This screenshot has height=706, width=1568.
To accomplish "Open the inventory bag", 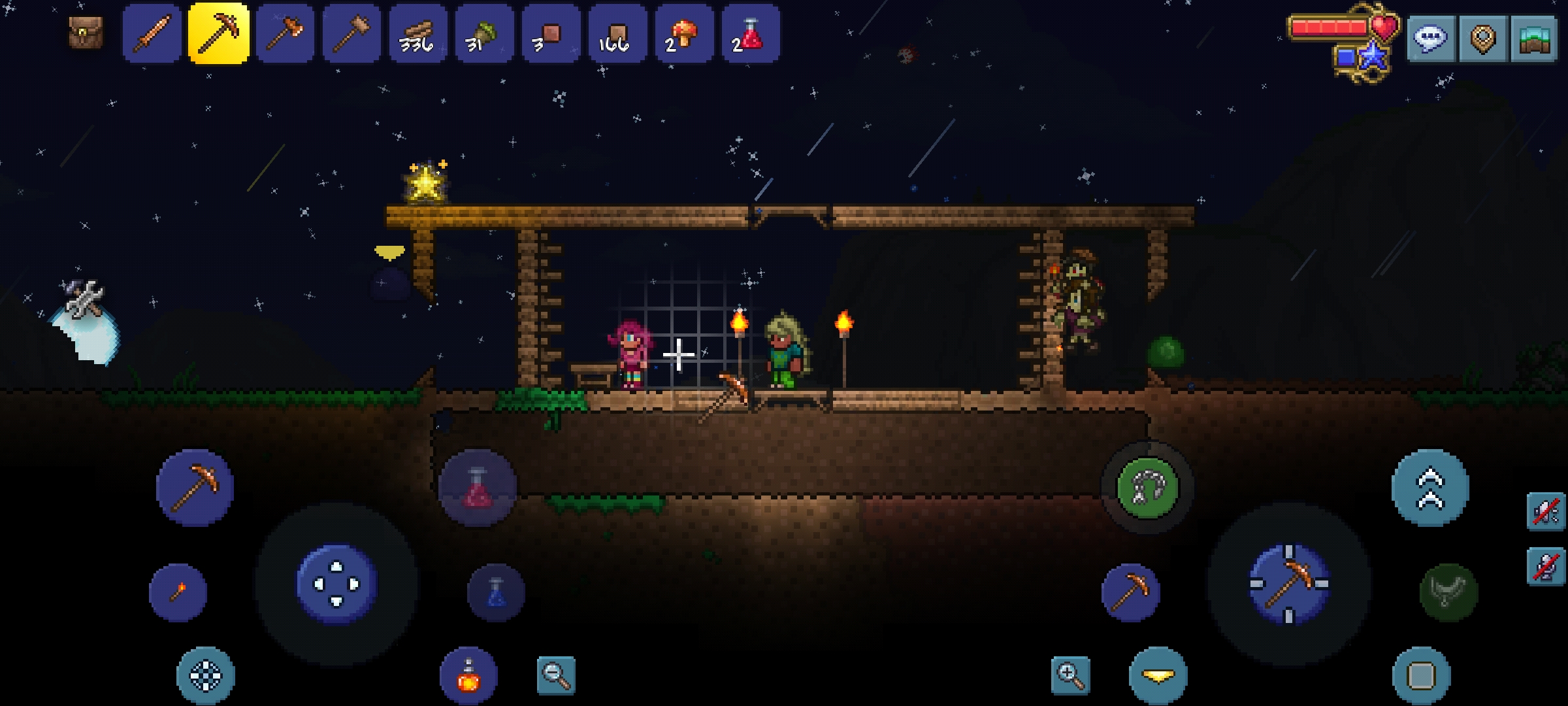I will pos(86,33).
